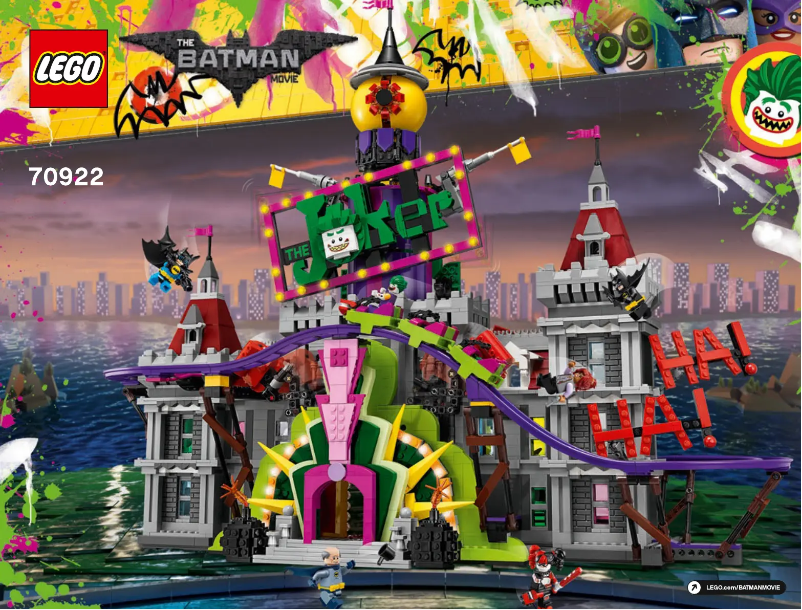Image resolution: width=802 pixels, height=610 pixels.
Task: Open the LEGO.com/BATMANMOVIE link
Action: pyautogui.click(x=742, y=587)
